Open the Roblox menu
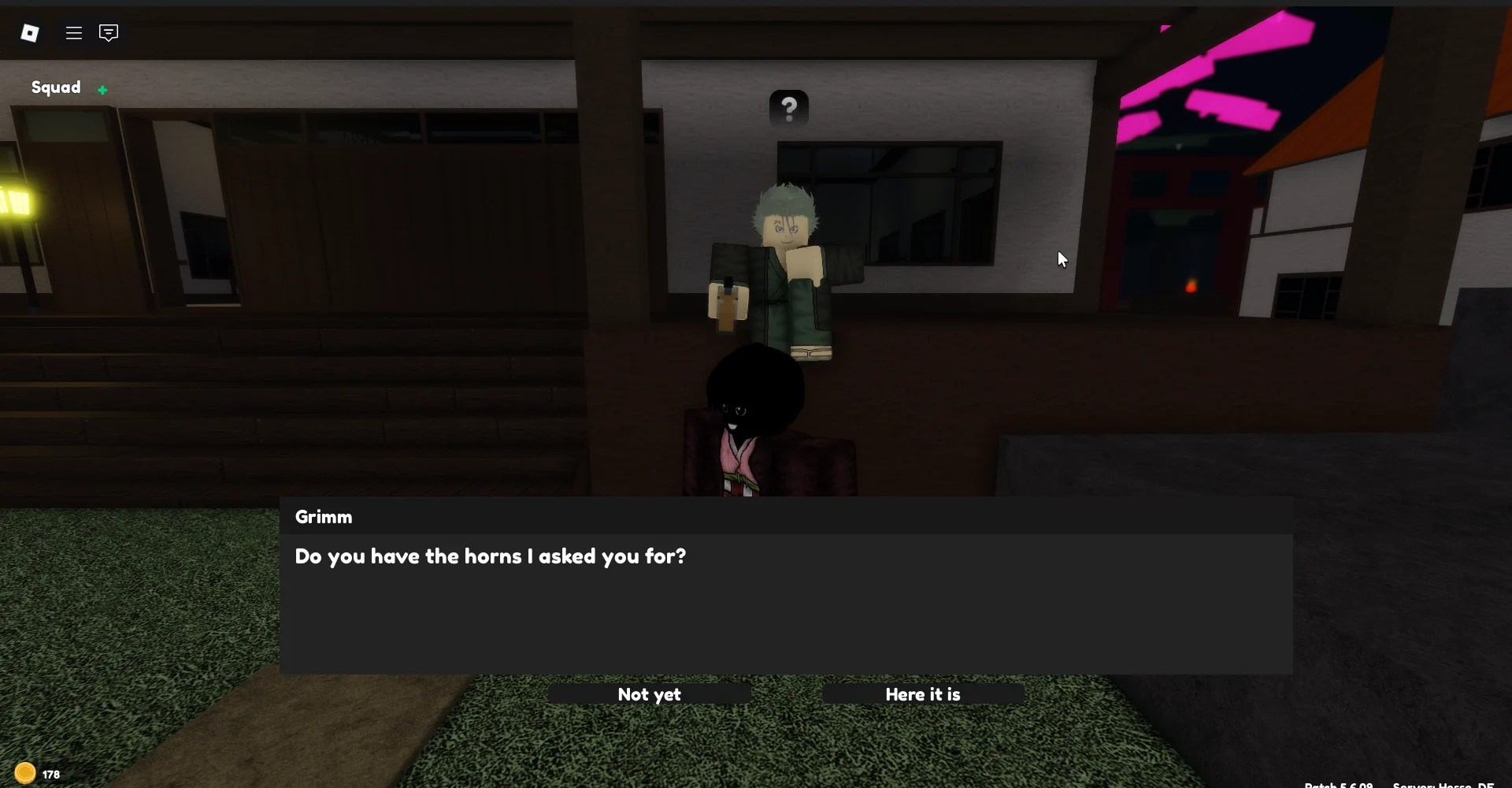Viewport: 1512px width, 788px height. click(x=31, y=33)
